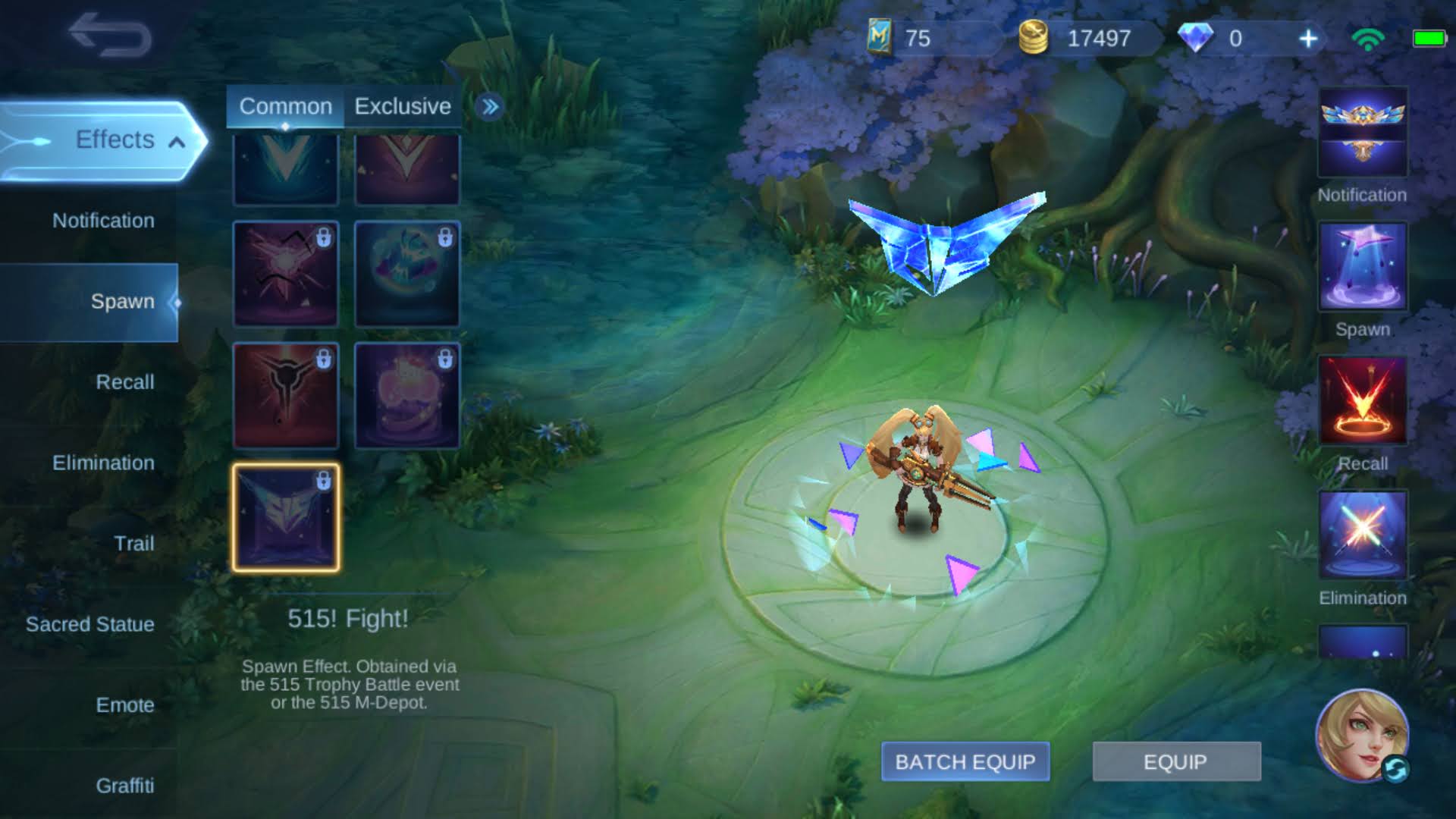Click the selected 515! Fight! spawn thumbnail

285,516
